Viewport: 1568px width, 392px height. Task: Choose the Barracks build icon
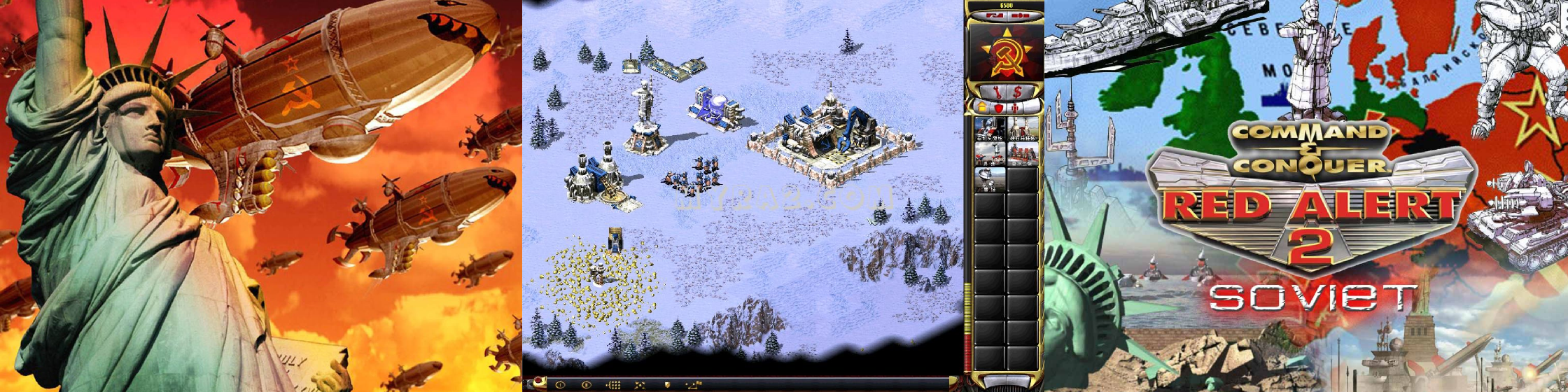(990, 153)
